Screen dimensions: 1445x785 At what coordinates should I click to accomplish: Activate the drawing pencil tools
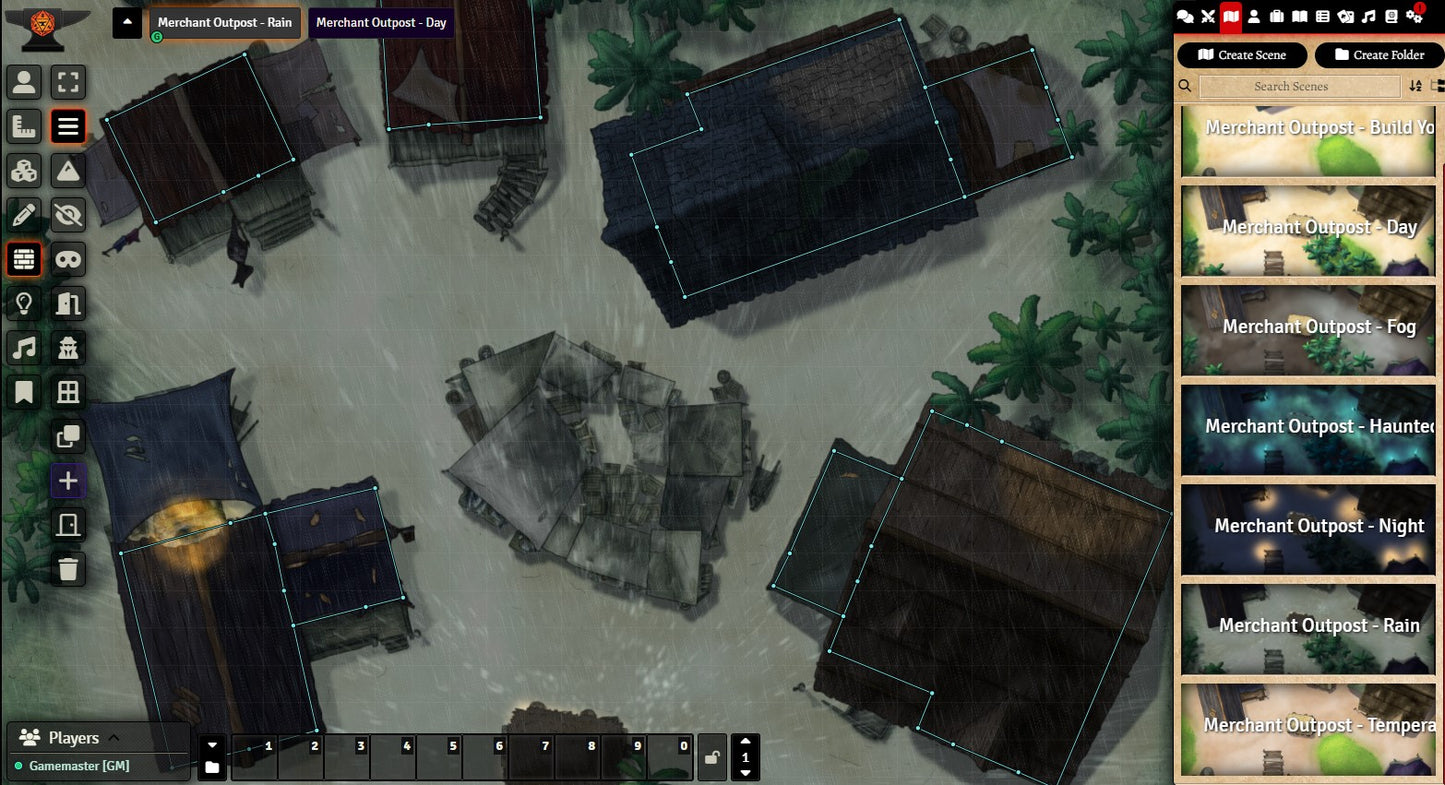24,214
